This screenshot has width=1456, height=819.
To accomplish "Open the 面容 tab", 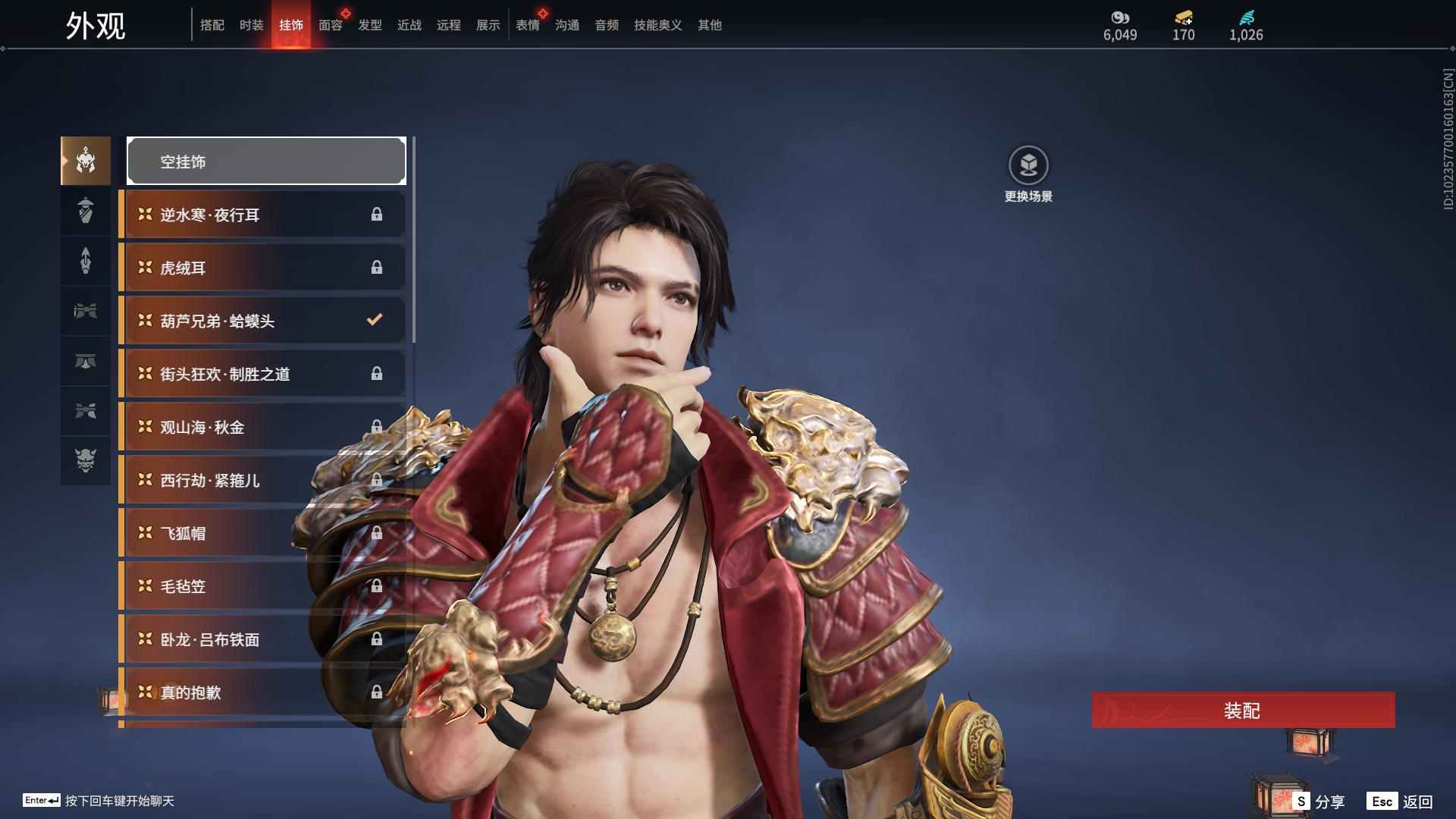I will coord(330,25).
